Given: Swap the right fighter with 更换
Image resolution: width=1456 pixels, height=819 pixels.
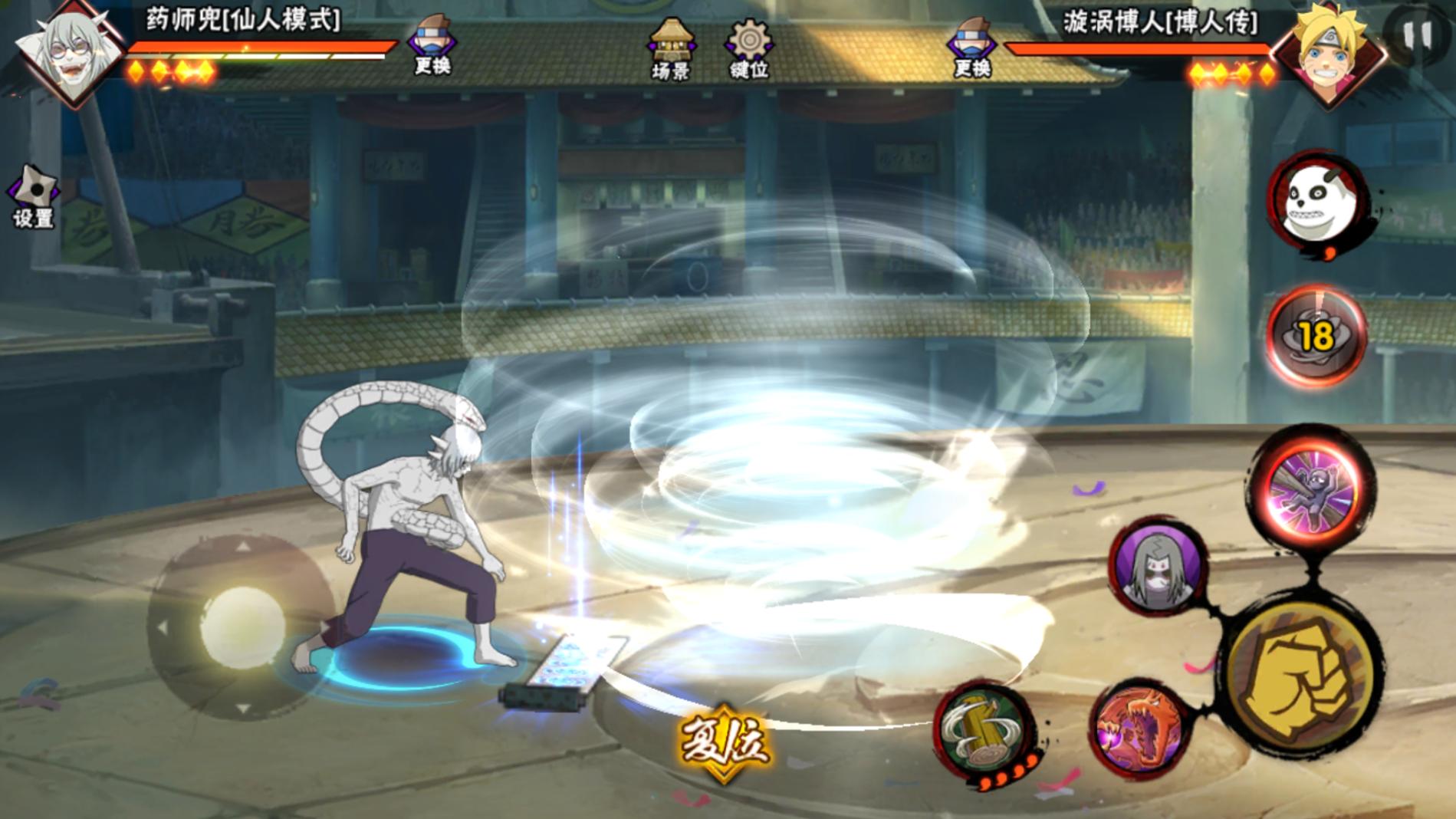Looking at the screenshot, I should 971,48.
